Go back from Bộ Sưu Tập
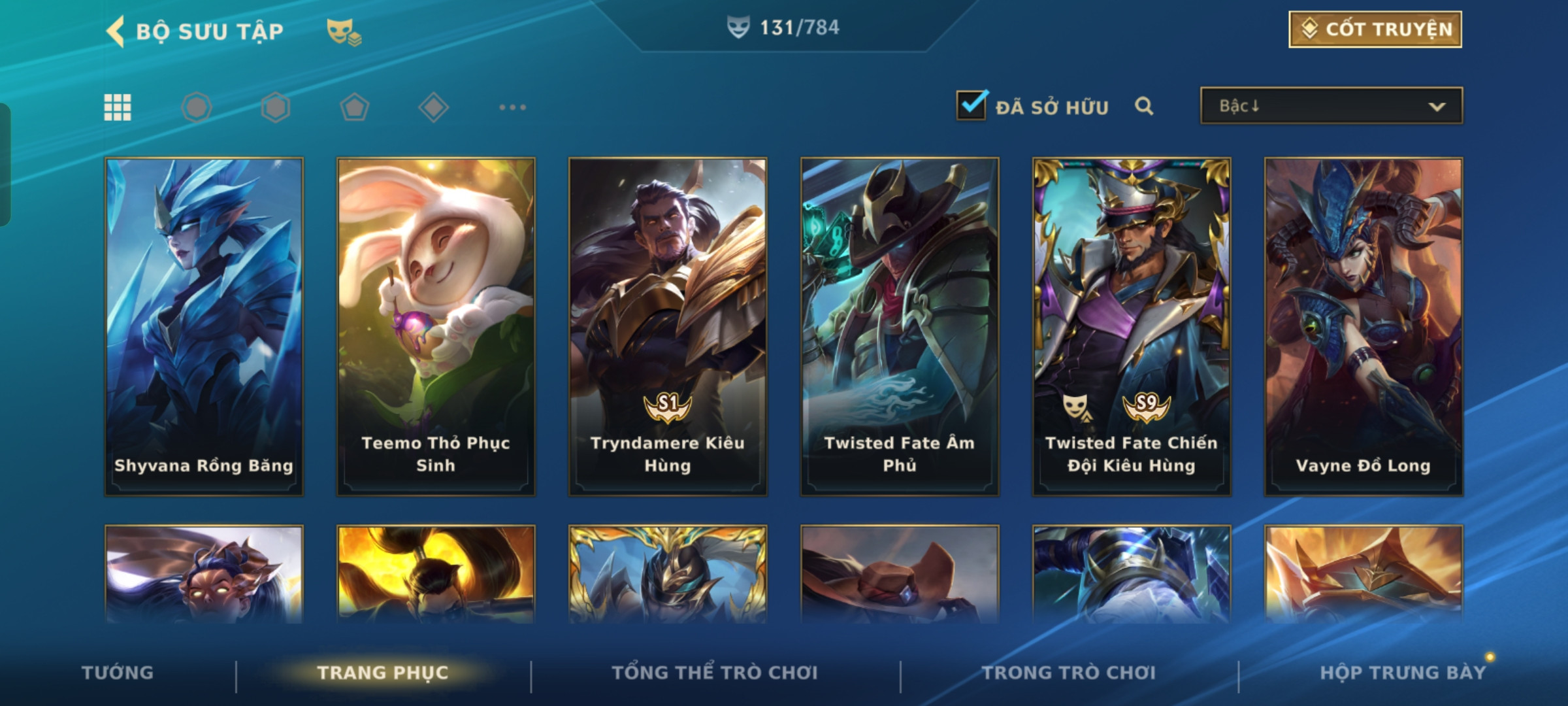1568x706 pixels. tap(116, 31)
